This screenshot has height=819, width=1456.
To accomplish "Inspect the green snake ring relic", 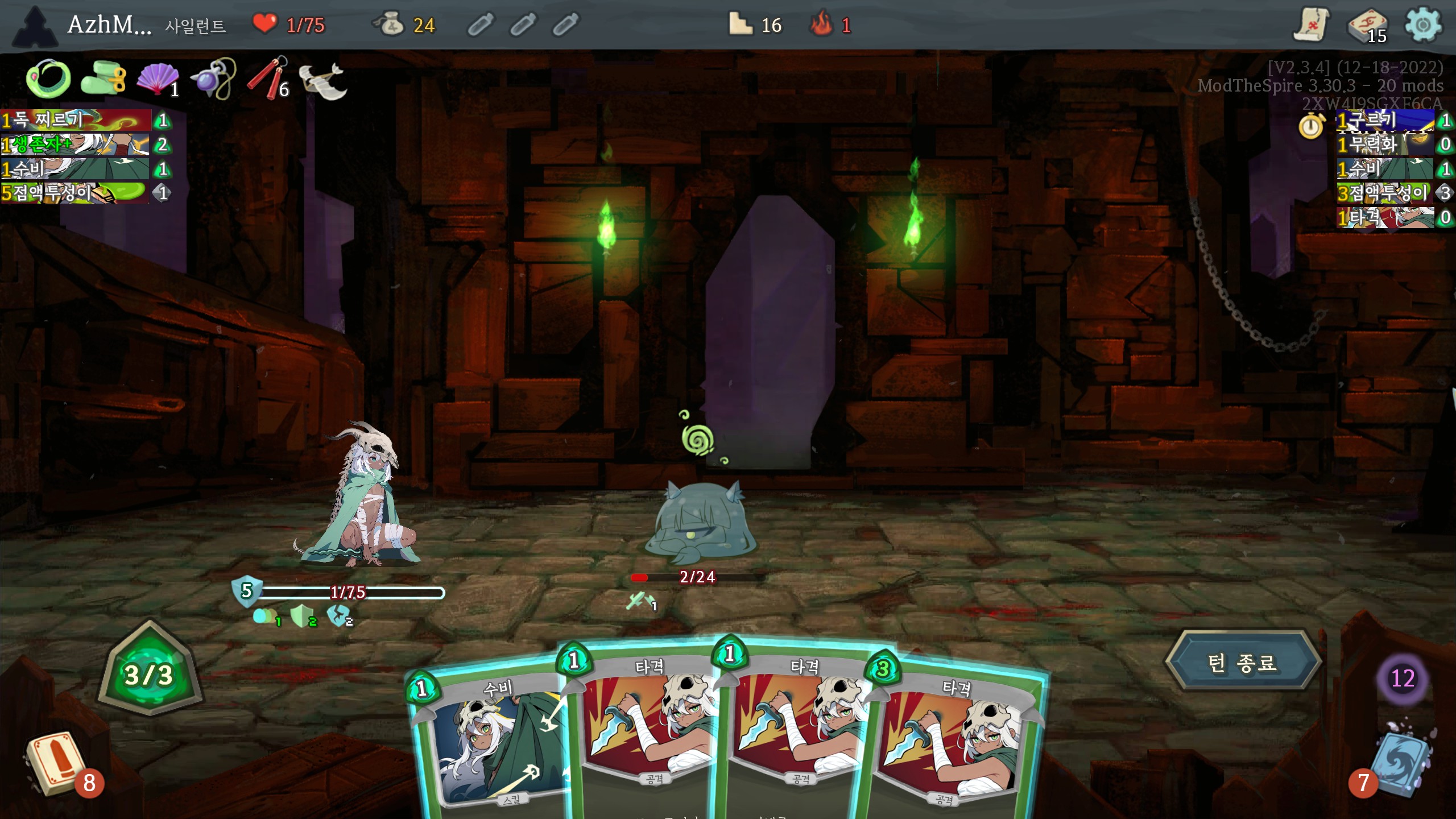I will pos(48,78).
